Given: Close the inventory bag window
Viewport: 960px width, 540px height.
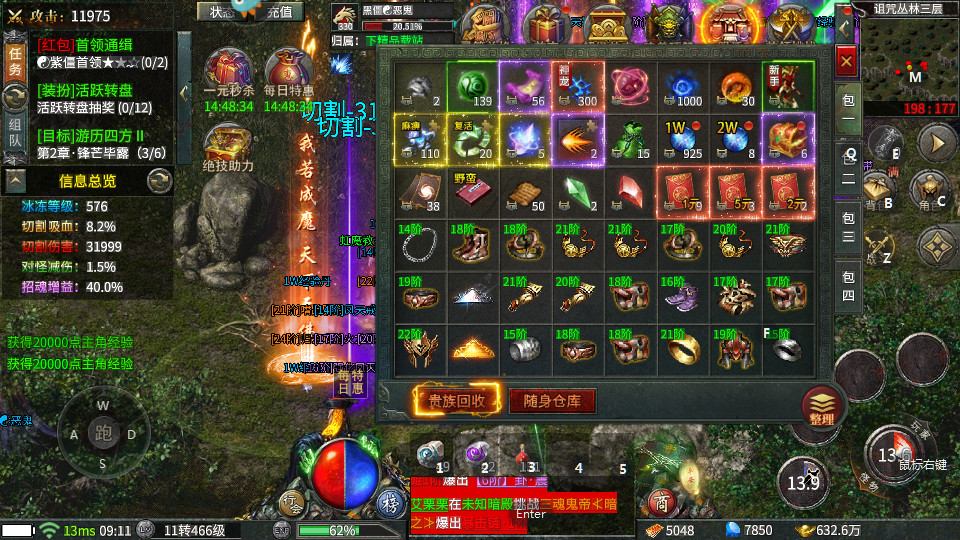Looking at the screenshot, I should tap(846, 62).
